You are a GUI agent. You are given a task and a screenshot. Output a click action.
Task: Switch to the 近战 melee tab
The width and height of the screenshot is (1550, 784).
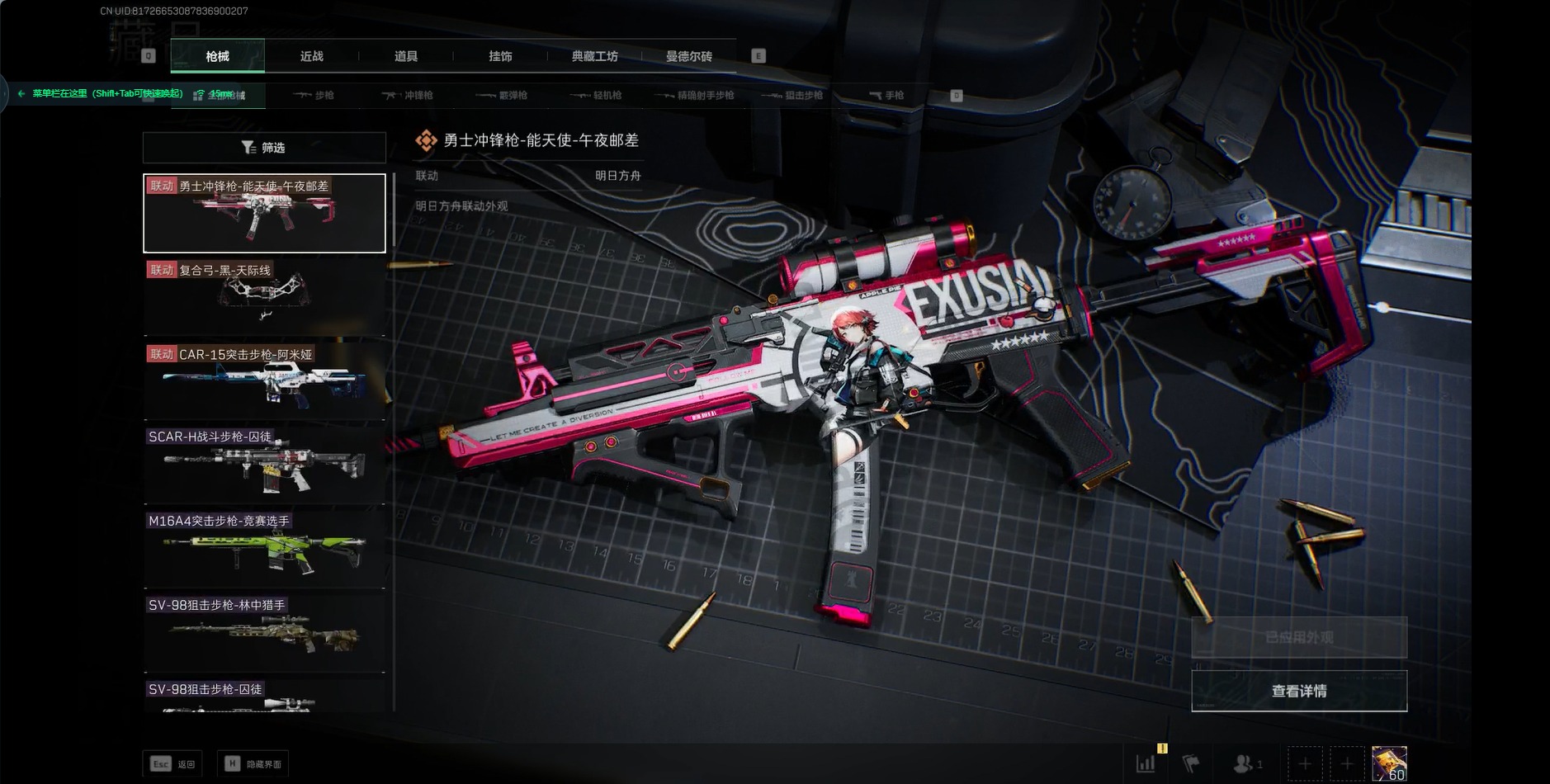pyautogui.click(x=311, y=56)
